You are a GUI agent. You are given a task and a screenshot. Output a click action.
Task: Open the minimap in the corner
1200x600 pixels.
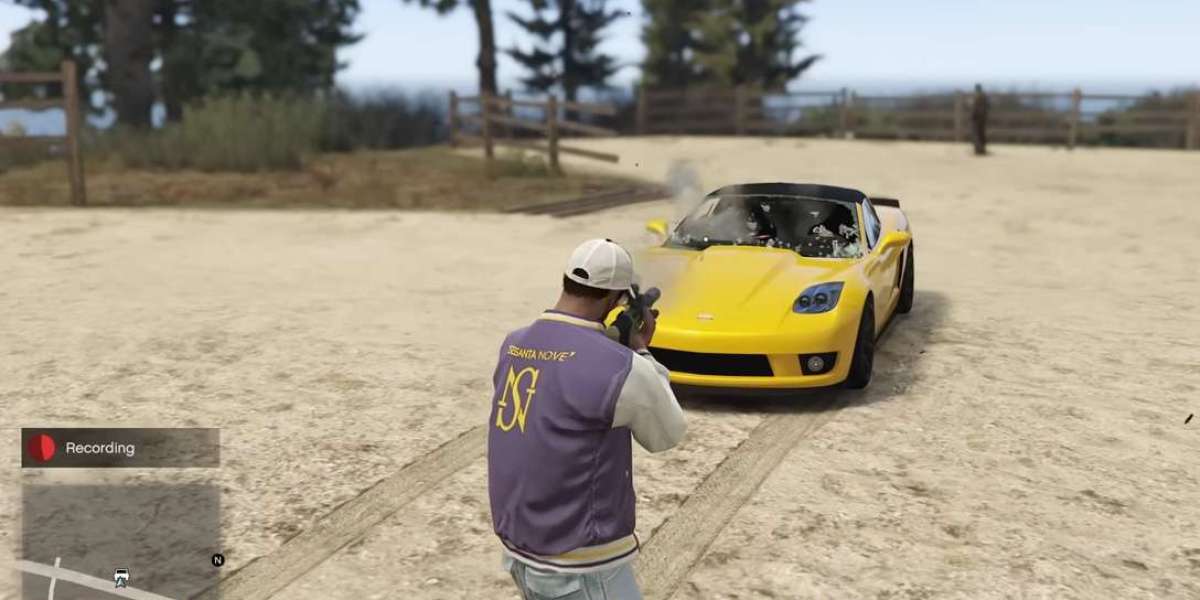point(120,530)
